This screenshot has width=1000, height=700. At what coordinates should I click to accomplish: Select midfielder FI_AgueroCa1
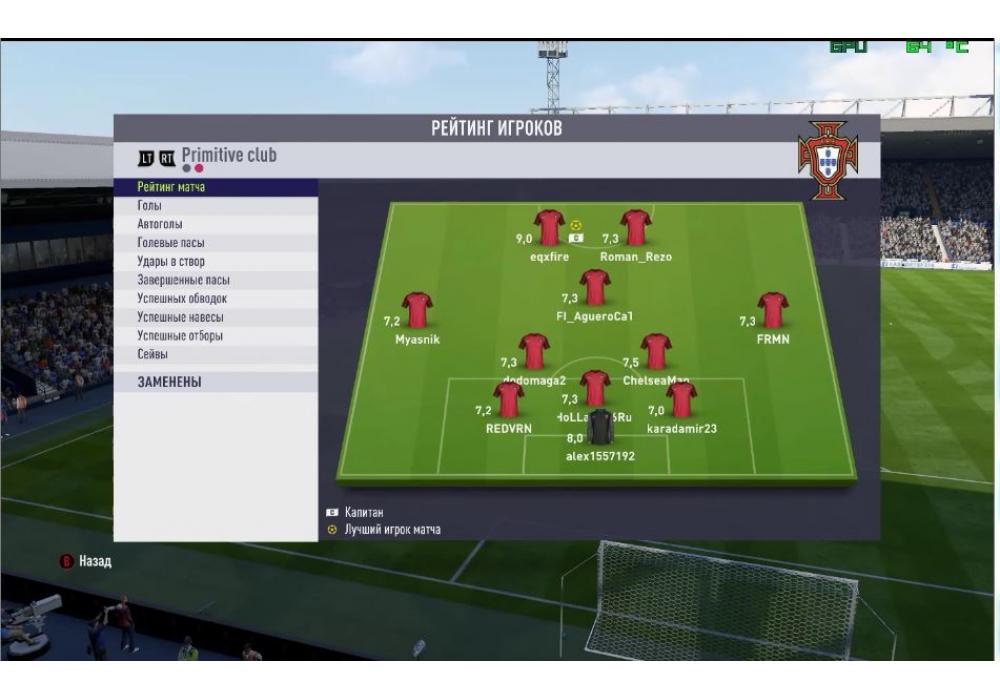coord(595,287)
